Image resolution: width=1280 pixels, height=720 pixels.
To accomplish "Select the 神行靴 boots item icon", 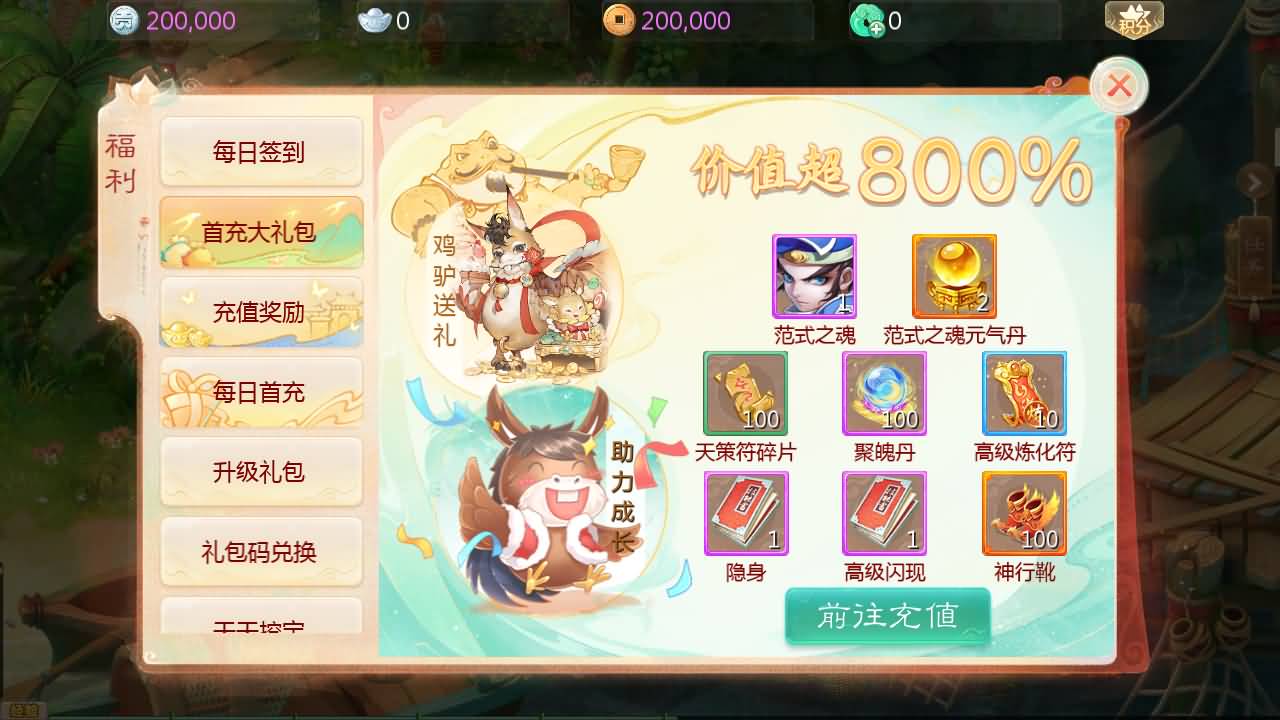I will click(x=1024, y=513).
